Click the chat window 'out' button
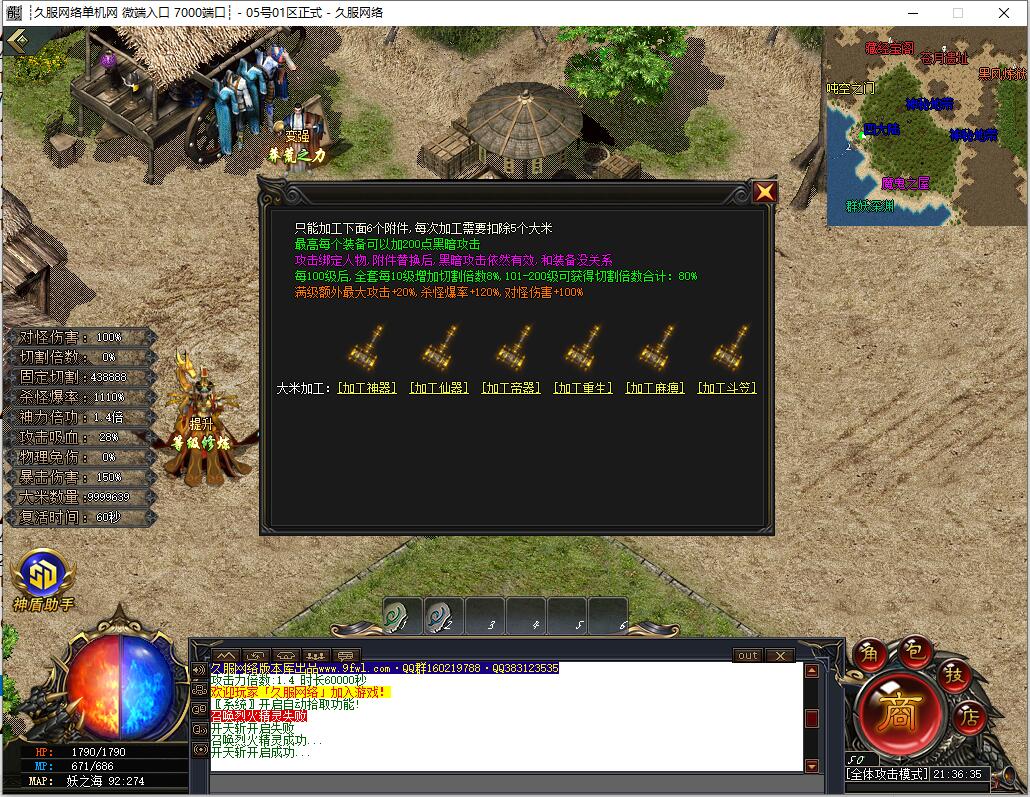The height and width of the screenshot is (797, 1030). [747, 656]
